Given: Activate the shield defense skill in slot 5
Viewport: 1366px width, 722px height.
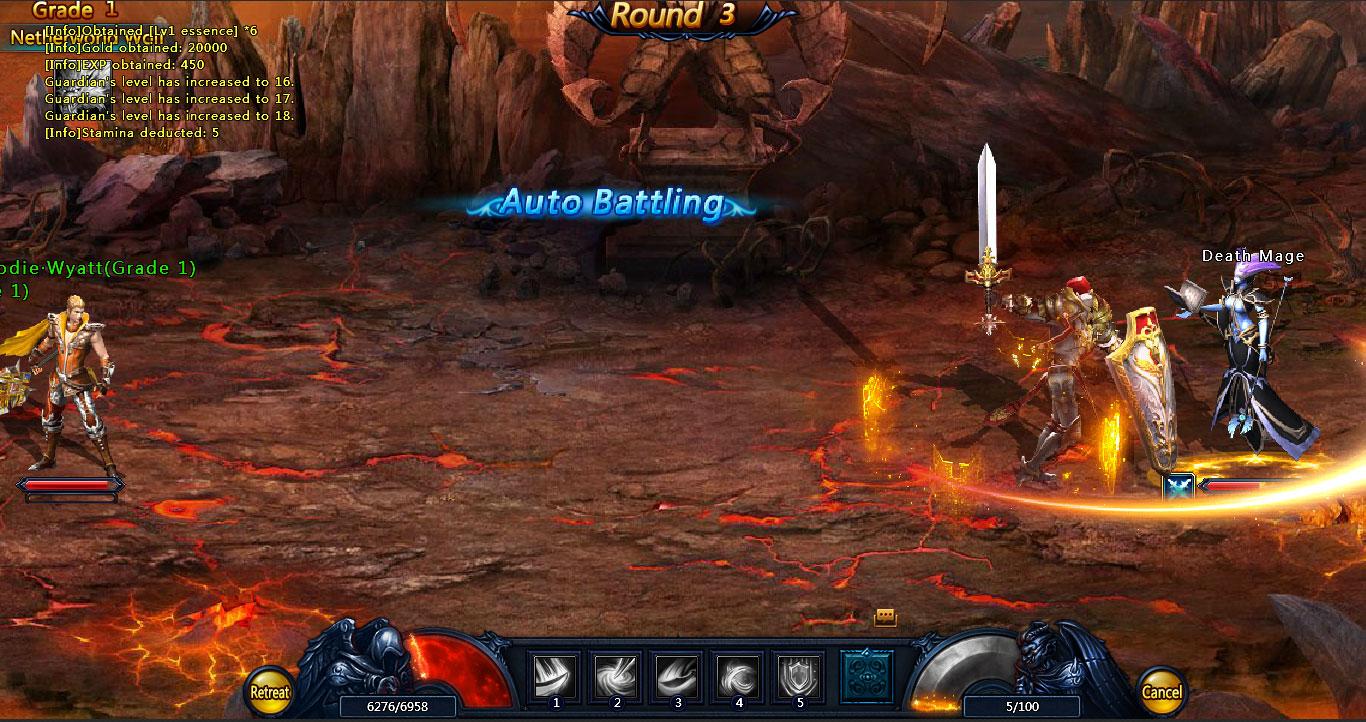Looking at the screenshot, I should click(x=798, y=676).
